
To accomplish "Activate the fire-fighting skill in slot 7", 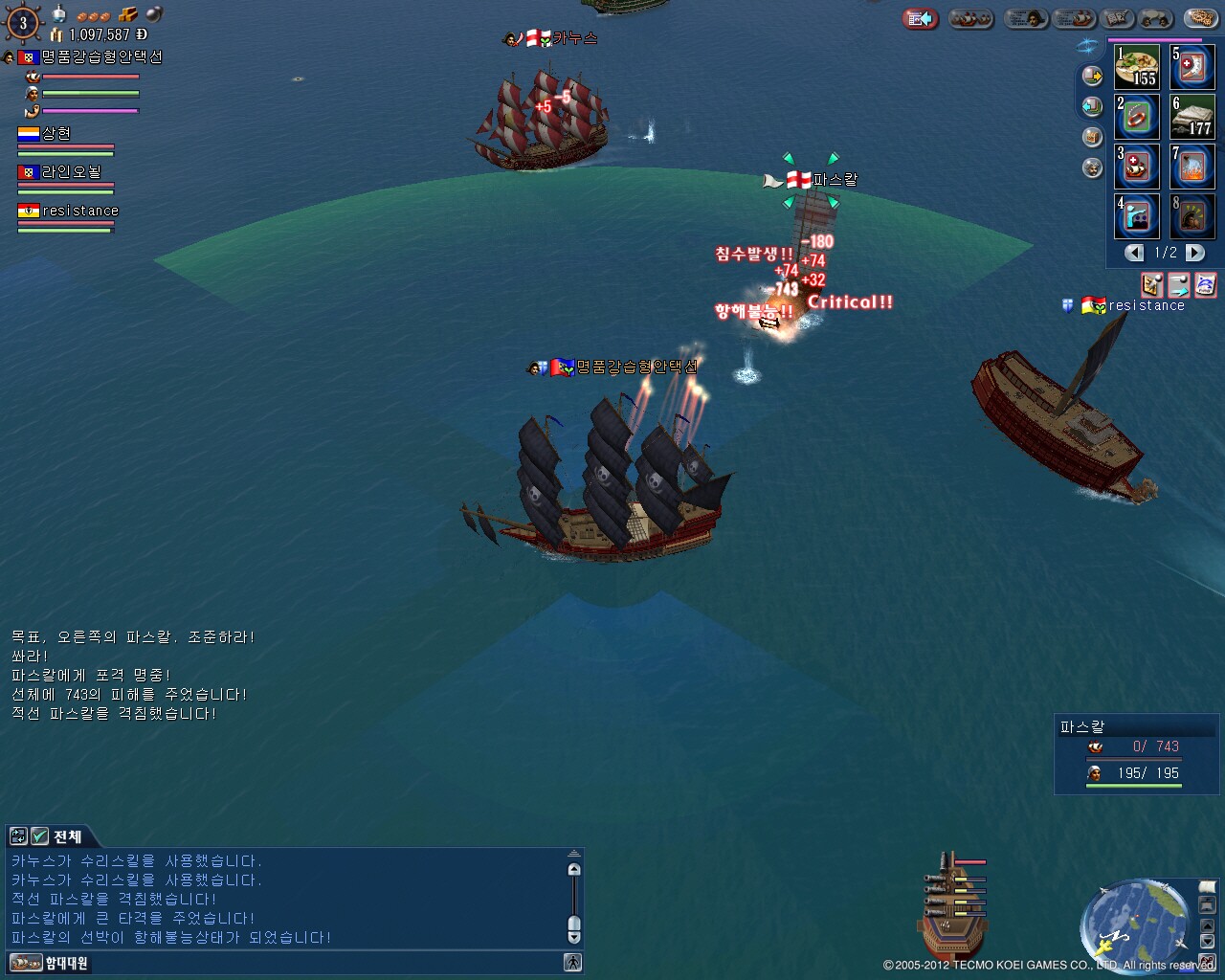I will coord(1192,167).
